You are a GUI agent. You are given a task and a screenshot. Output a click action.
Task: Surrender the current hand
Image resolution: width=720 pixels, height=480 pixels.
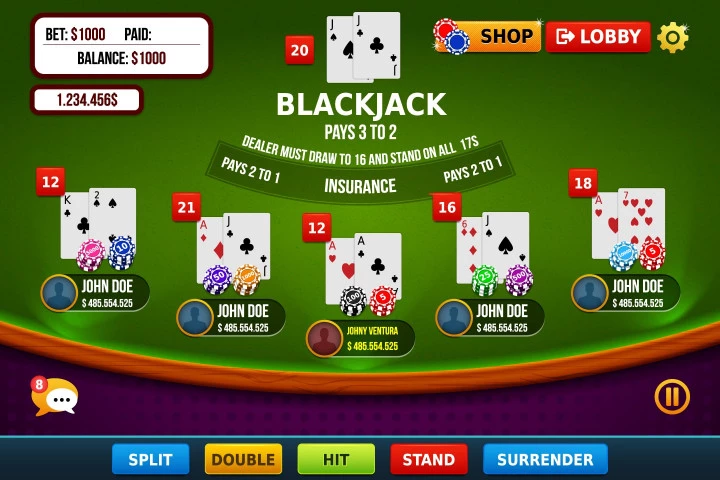click(545, 459)
